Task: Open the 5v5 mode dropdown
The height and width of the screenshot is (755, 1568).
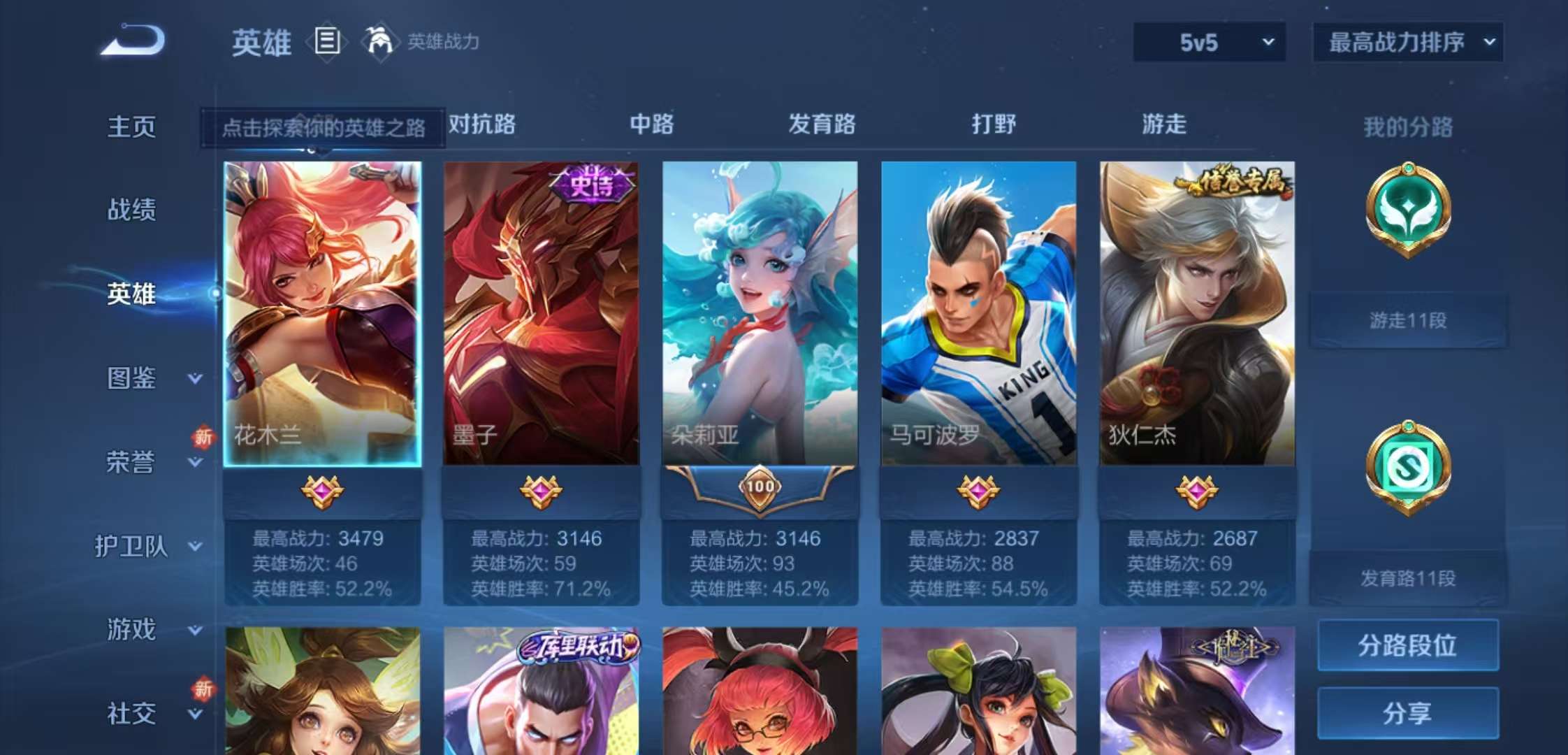Action: pos(1209,43)
